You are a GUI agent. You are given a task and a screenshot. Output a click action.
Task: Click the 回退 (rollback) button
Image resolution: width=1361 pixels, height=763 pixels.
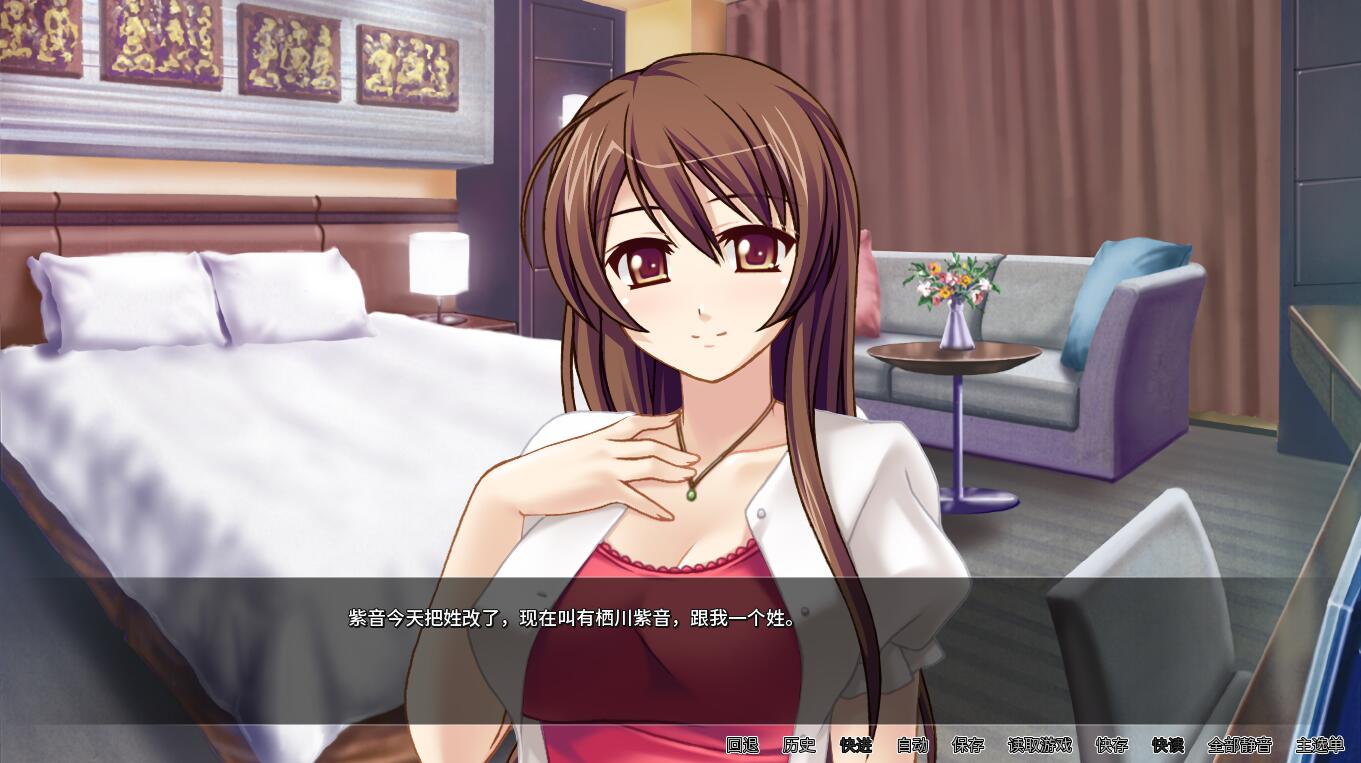click(x=742, y=745)
